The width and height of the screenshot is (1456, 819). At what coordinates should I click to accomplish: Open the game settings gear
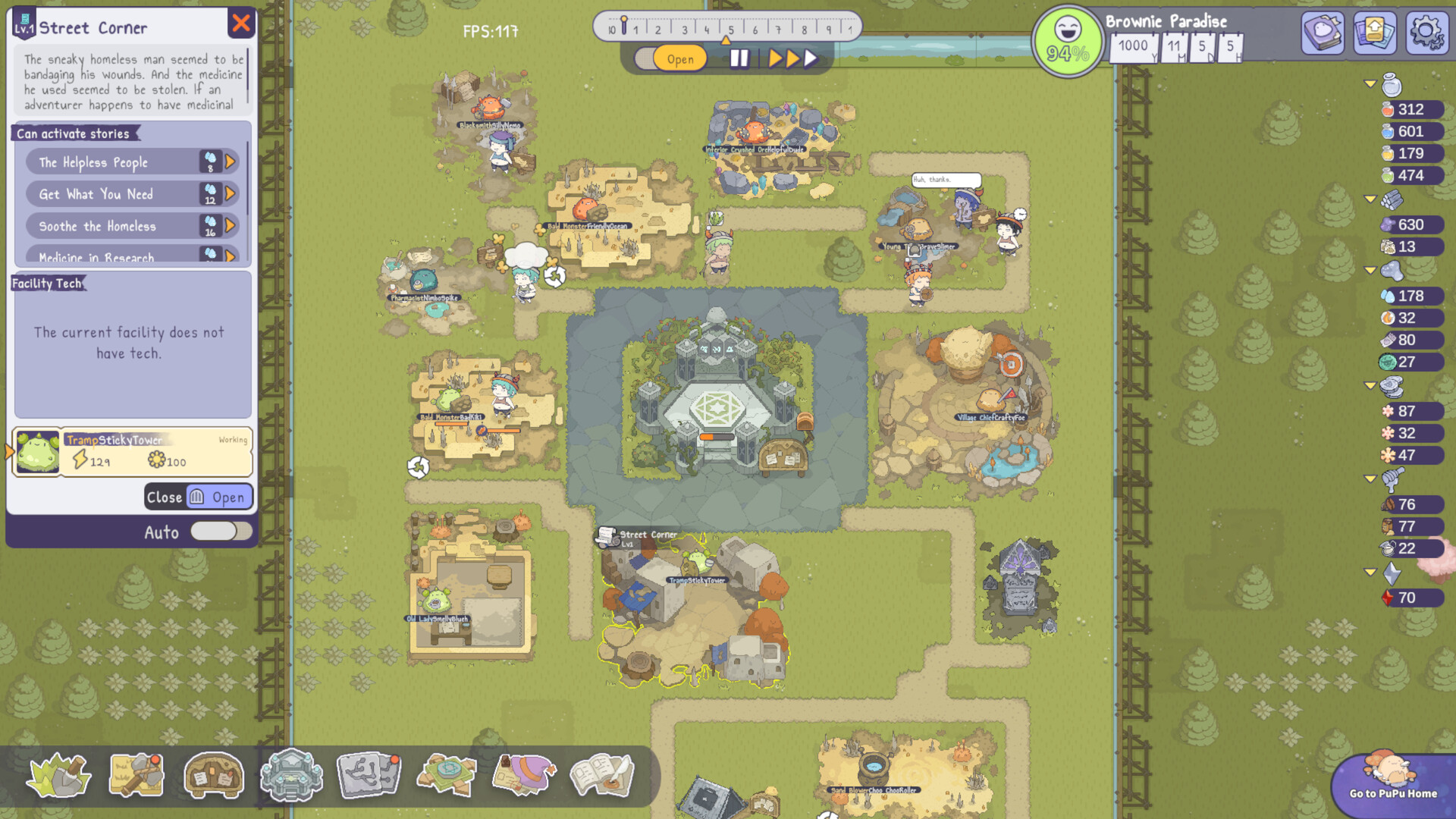1426,33
